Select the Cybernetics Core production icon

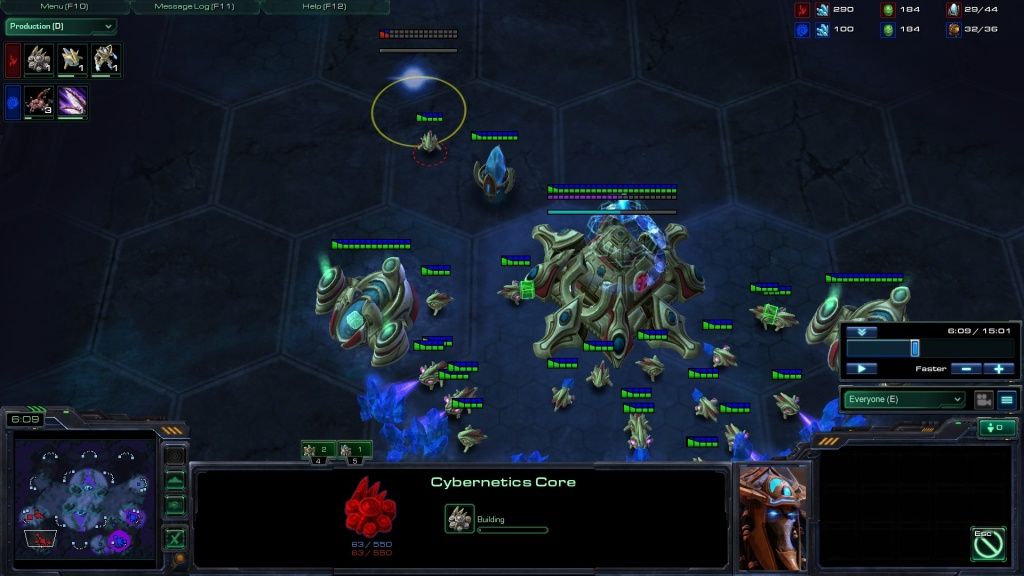(x=39, y=60)
